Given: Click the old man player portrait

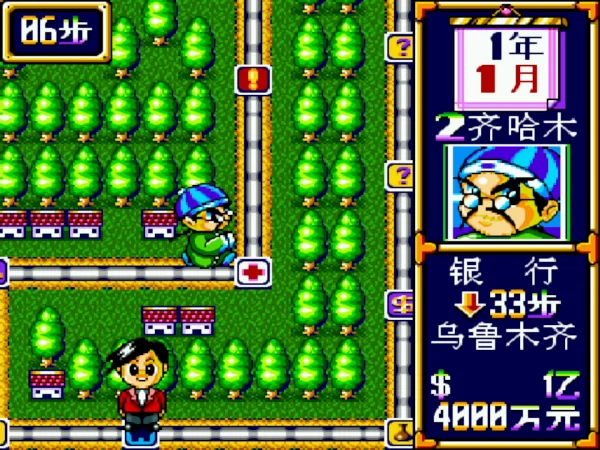Looking at the screenshot, I should click(506, 193).
